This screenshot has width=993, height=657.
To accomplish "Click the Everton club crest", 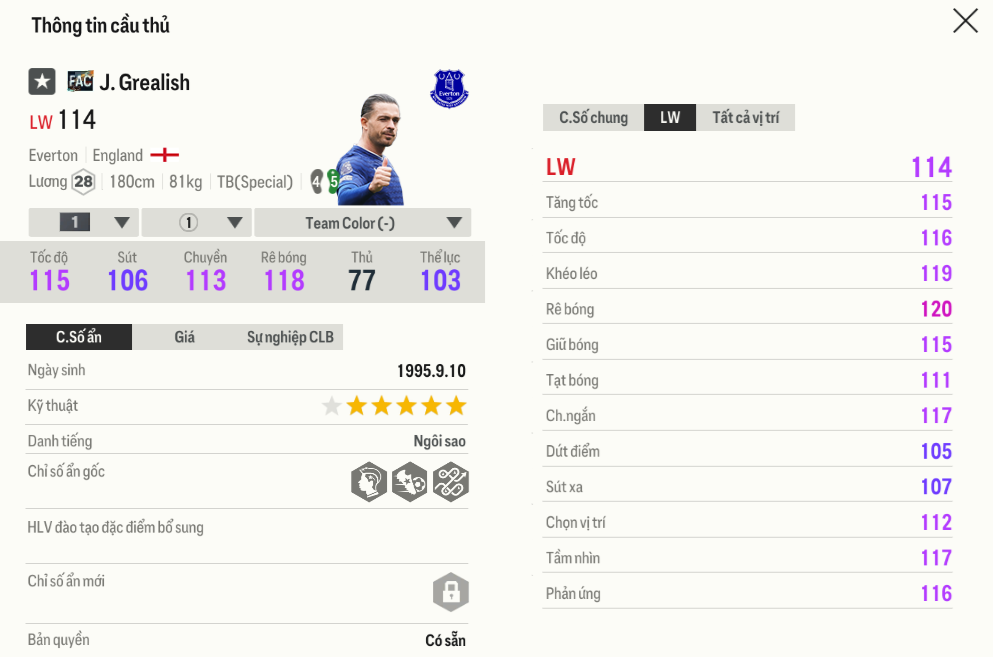I will tap(449, 89).
